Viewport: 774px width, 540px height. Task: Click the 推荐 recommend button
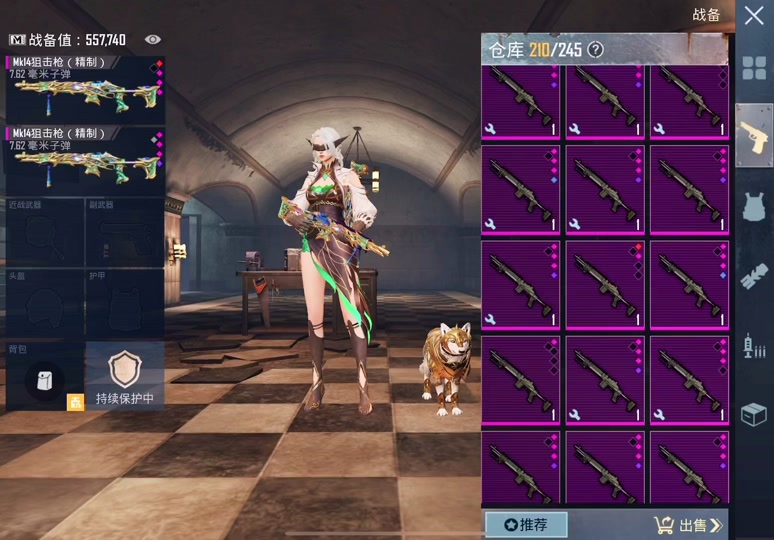[x=526, y=524]
